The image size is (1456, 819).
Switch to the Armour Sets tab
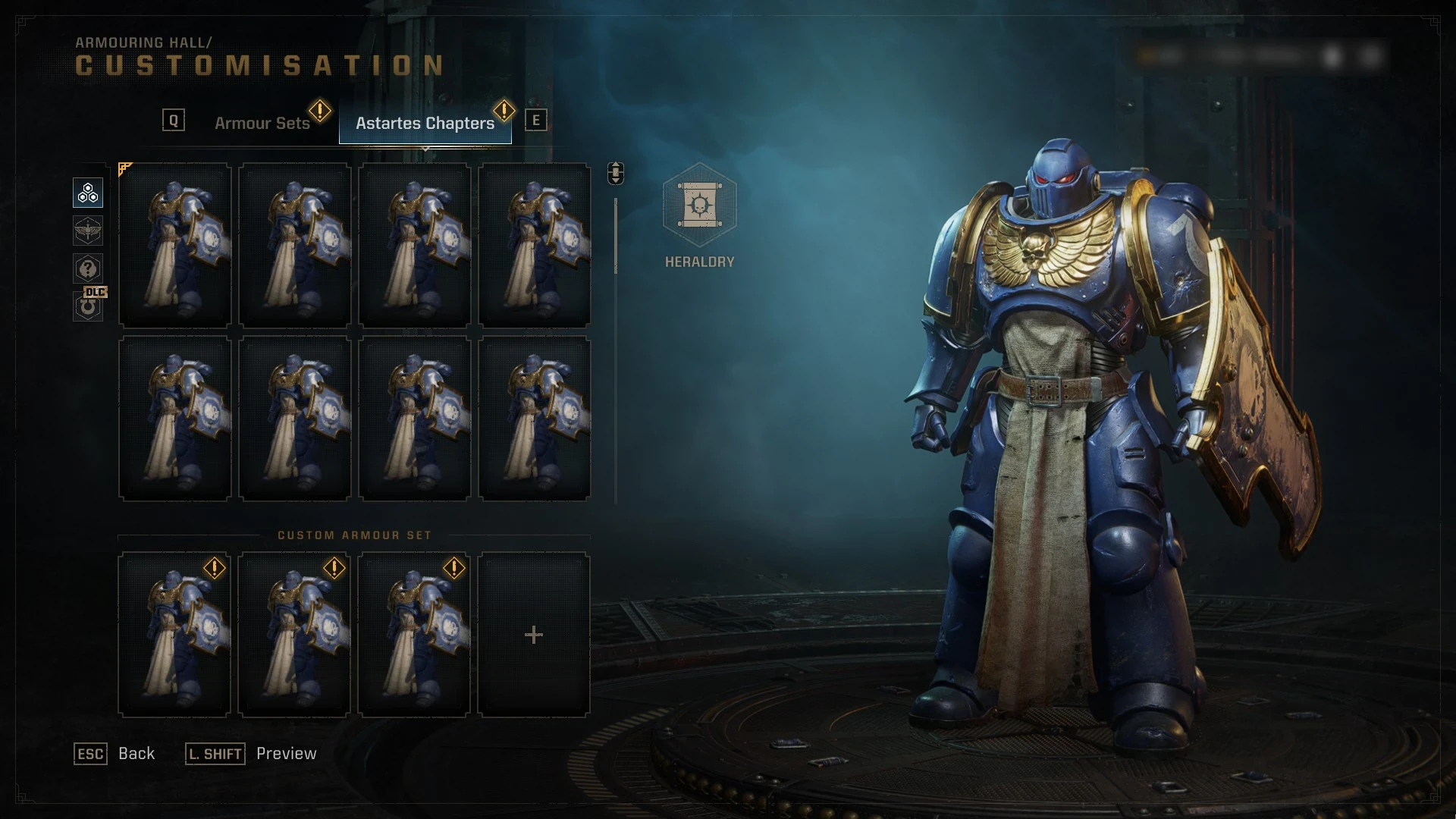[x=263, y=122]
